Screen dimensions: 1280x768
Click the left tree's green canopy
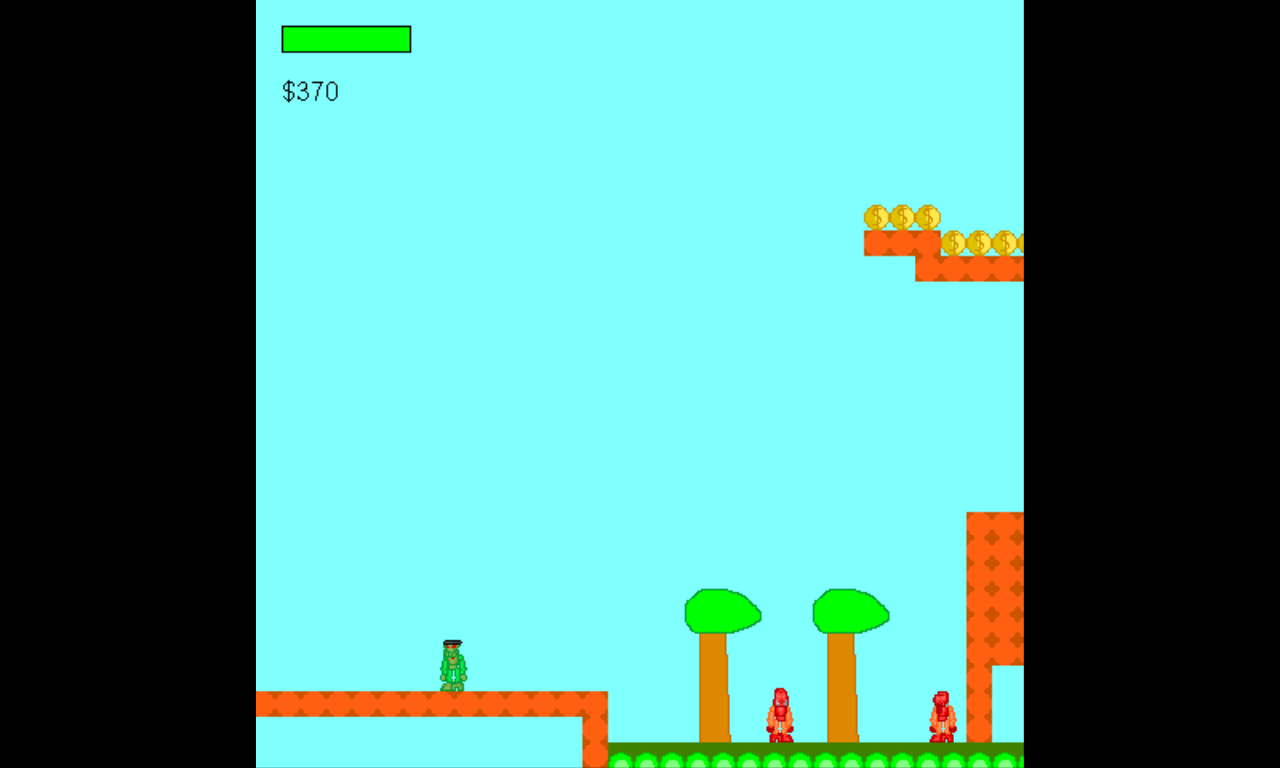pos(720,611)
